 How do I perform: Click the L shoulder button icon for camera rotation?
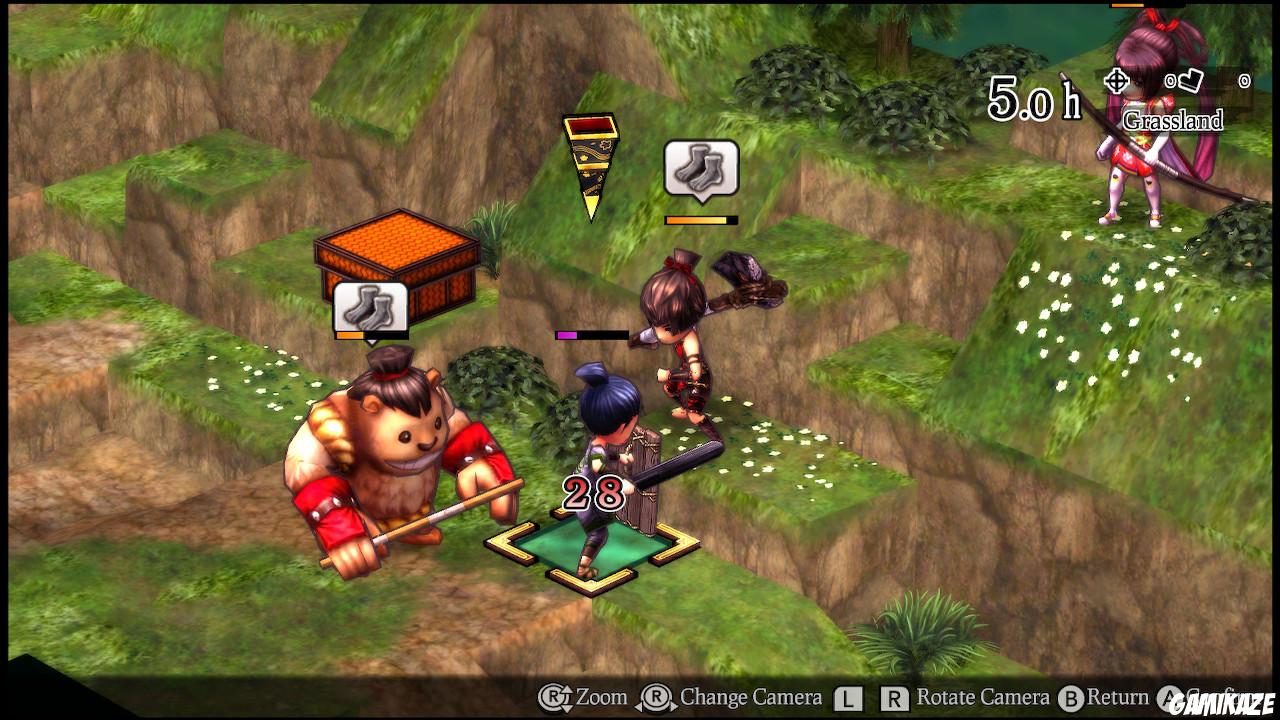pos(847,698)
